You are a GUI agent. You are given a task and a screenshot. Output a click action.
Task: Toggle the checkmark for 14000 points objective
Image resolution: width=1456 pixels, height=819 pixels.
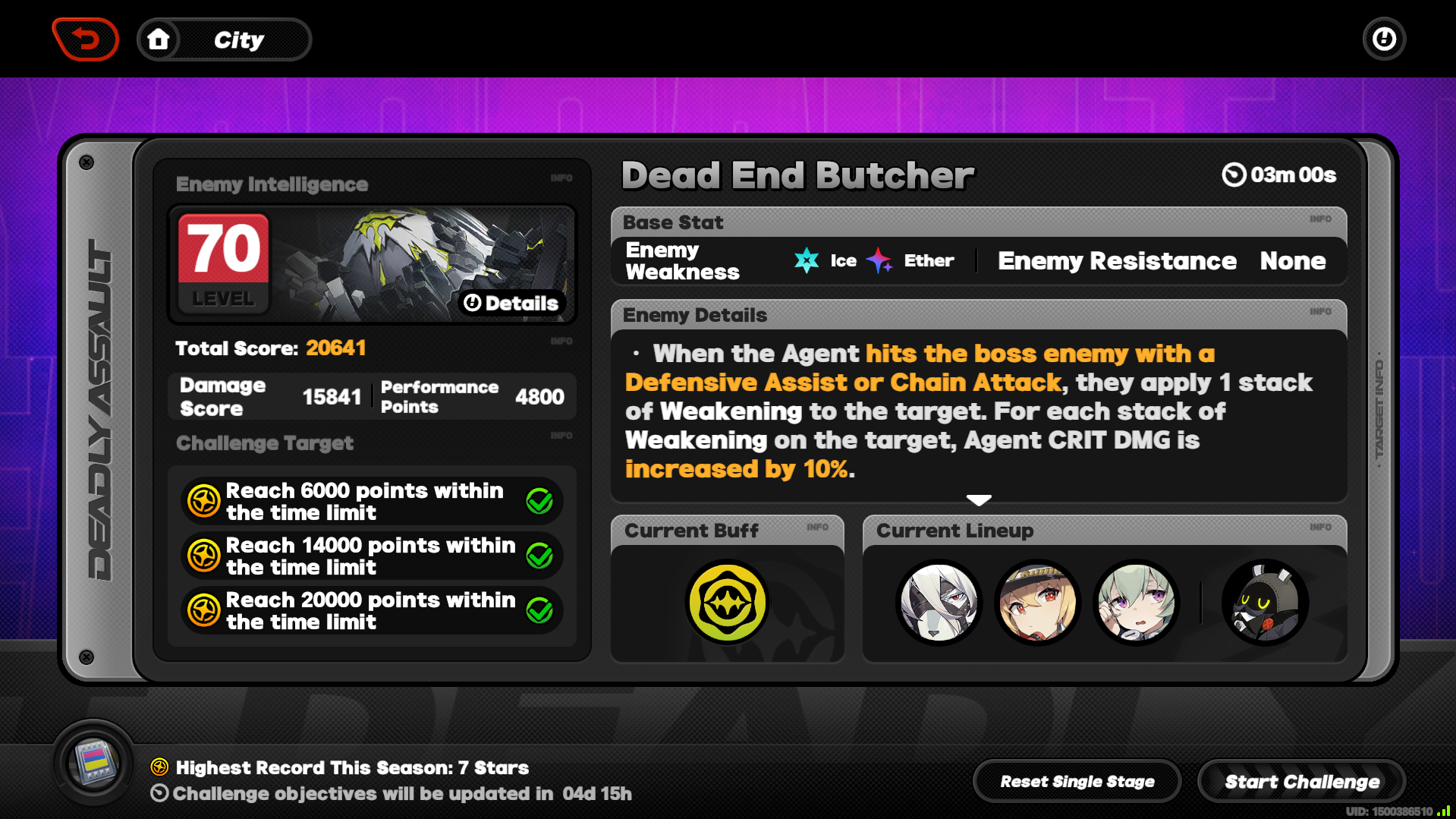539,555
